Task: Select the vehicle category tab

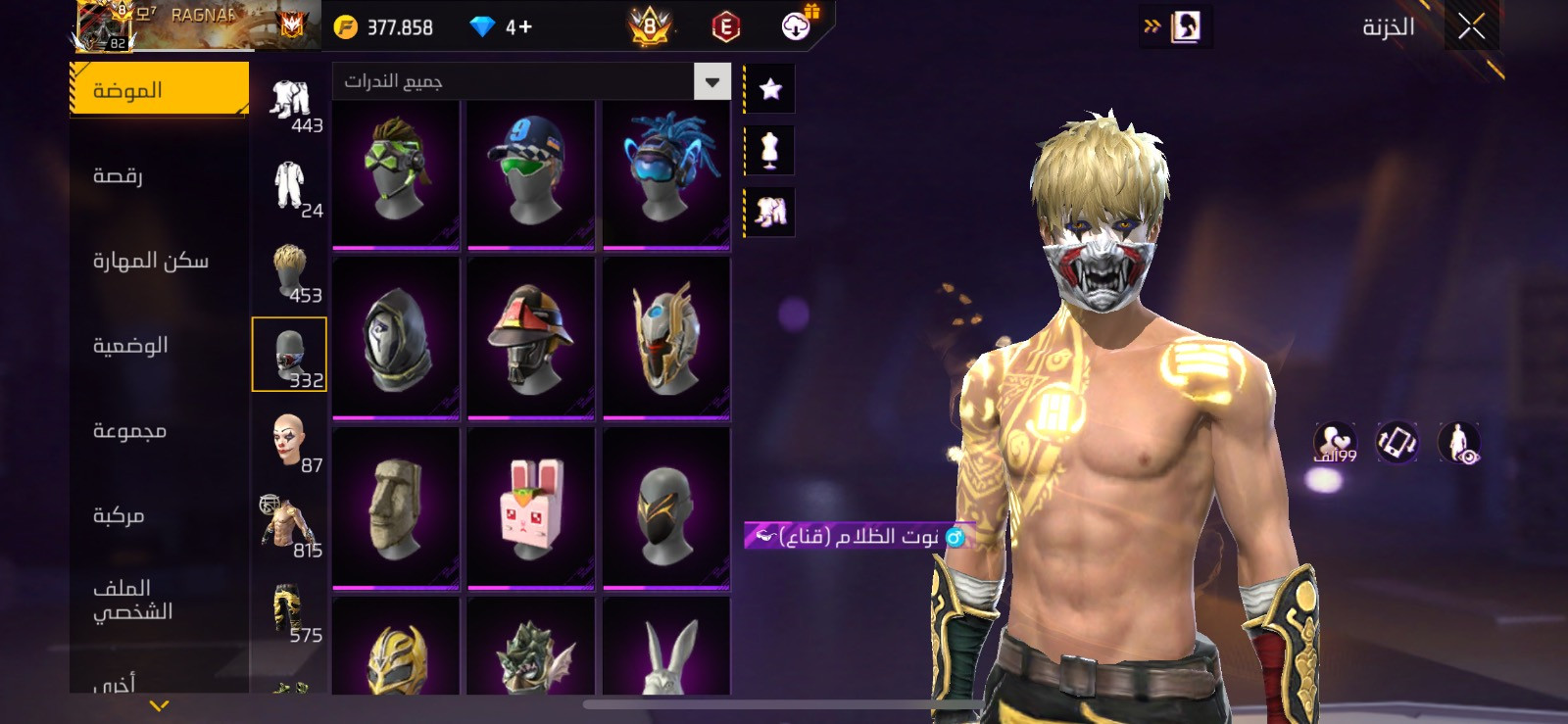Action: (x=119, y=515)
